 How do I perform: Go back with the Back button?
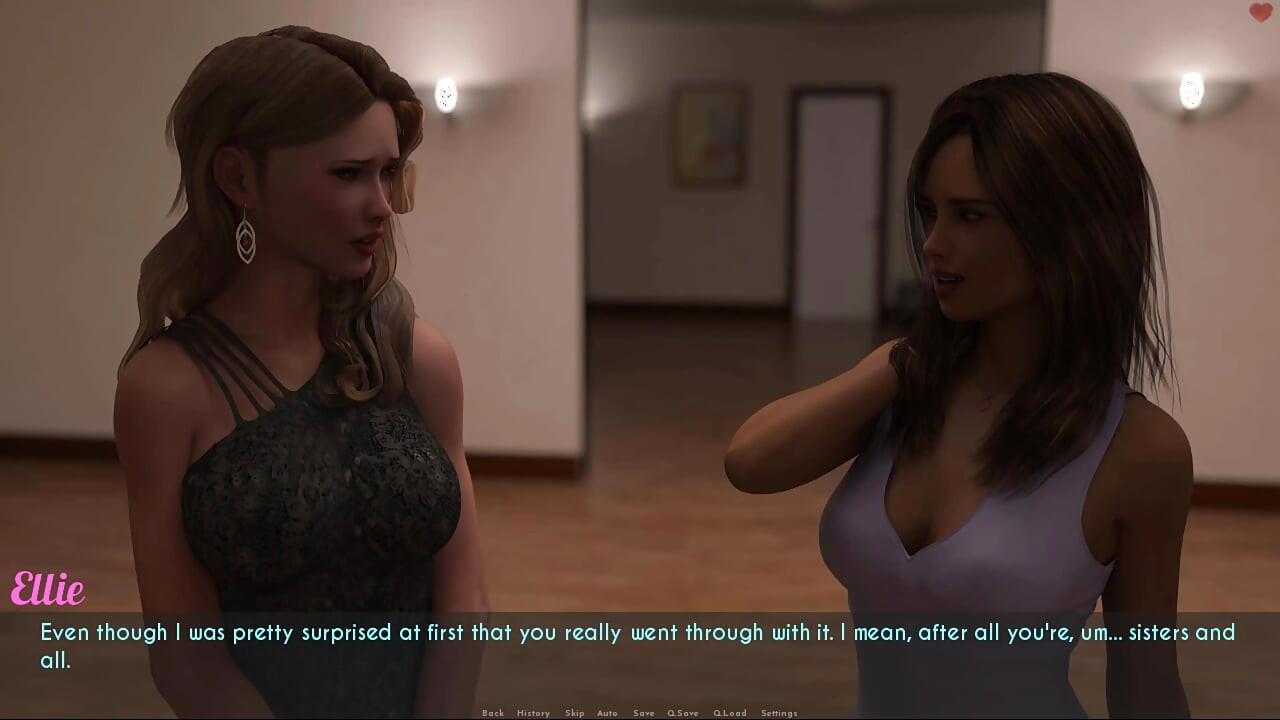click(x=493, y=713)
